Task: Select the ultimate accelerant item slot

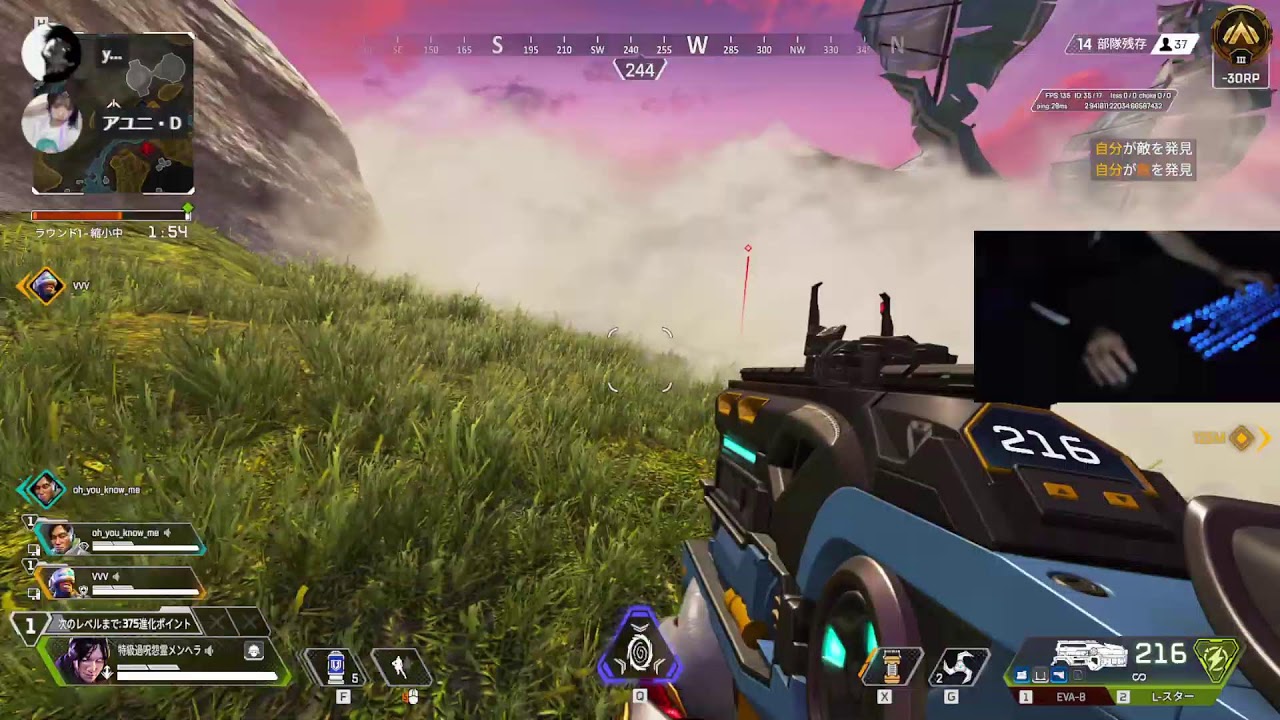Action: [890, 667]
